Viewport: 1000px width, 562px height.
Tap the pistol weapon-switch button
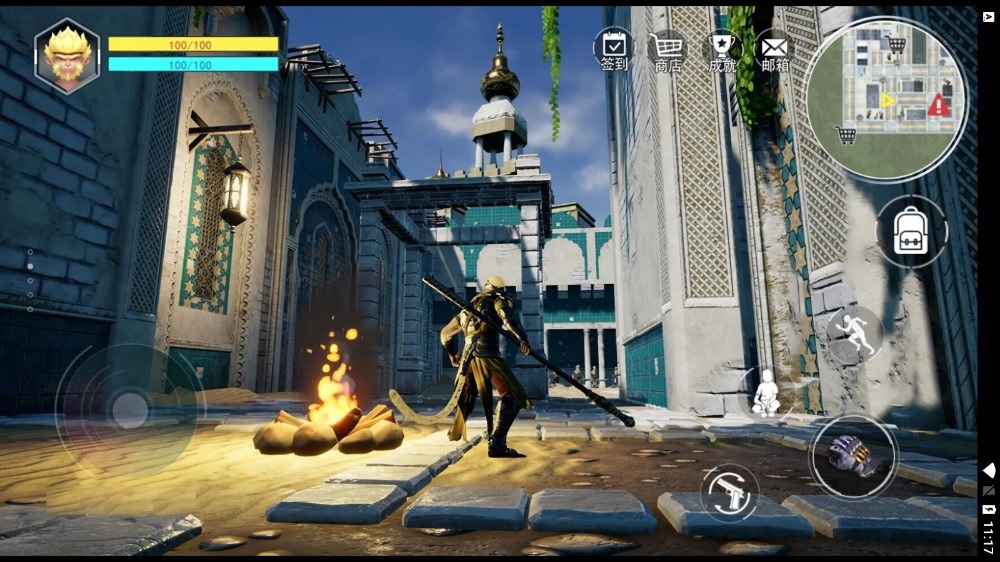[x=729, y=493]
